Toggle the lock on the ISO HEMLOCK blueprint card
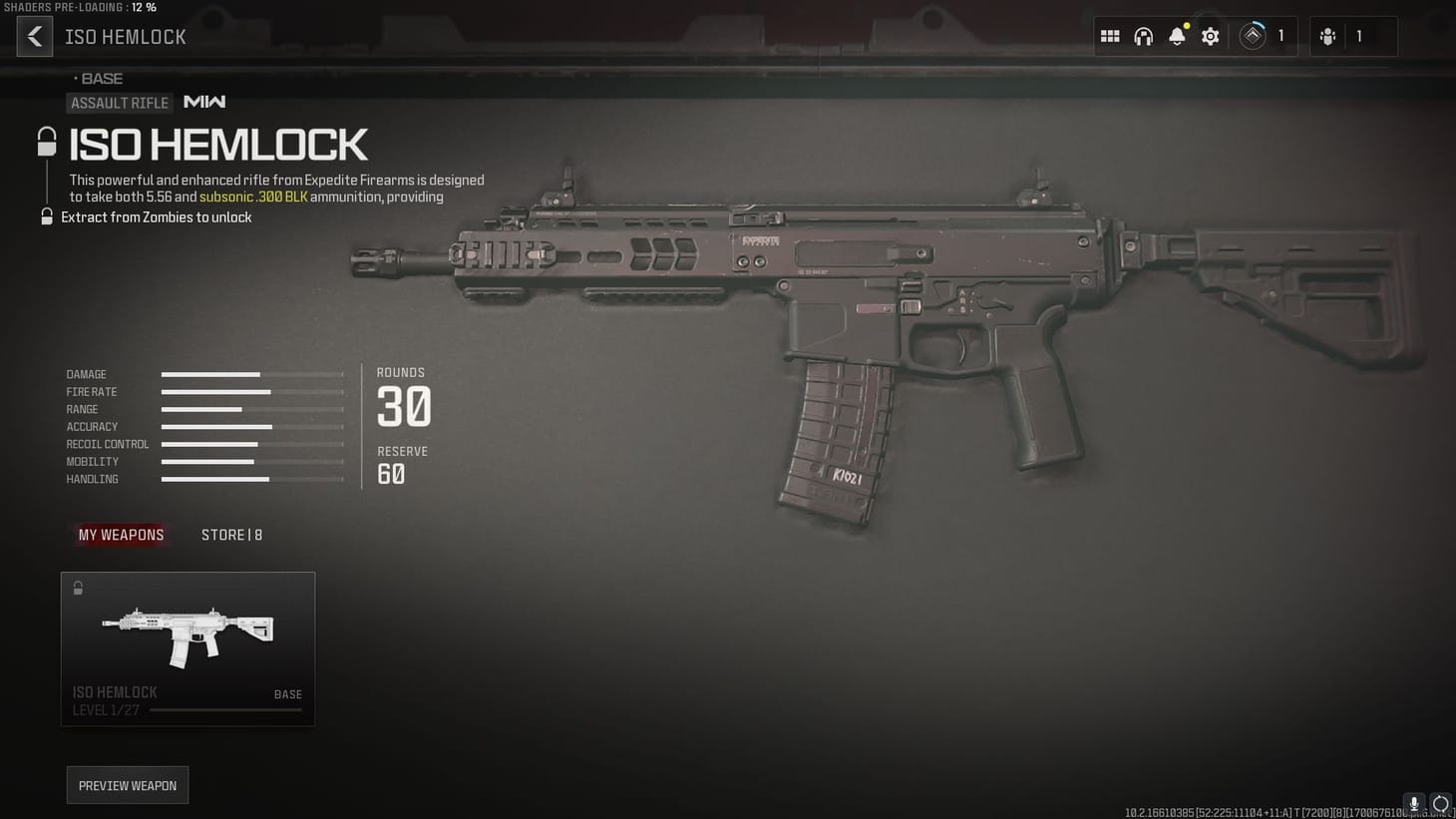 (78, 588)
